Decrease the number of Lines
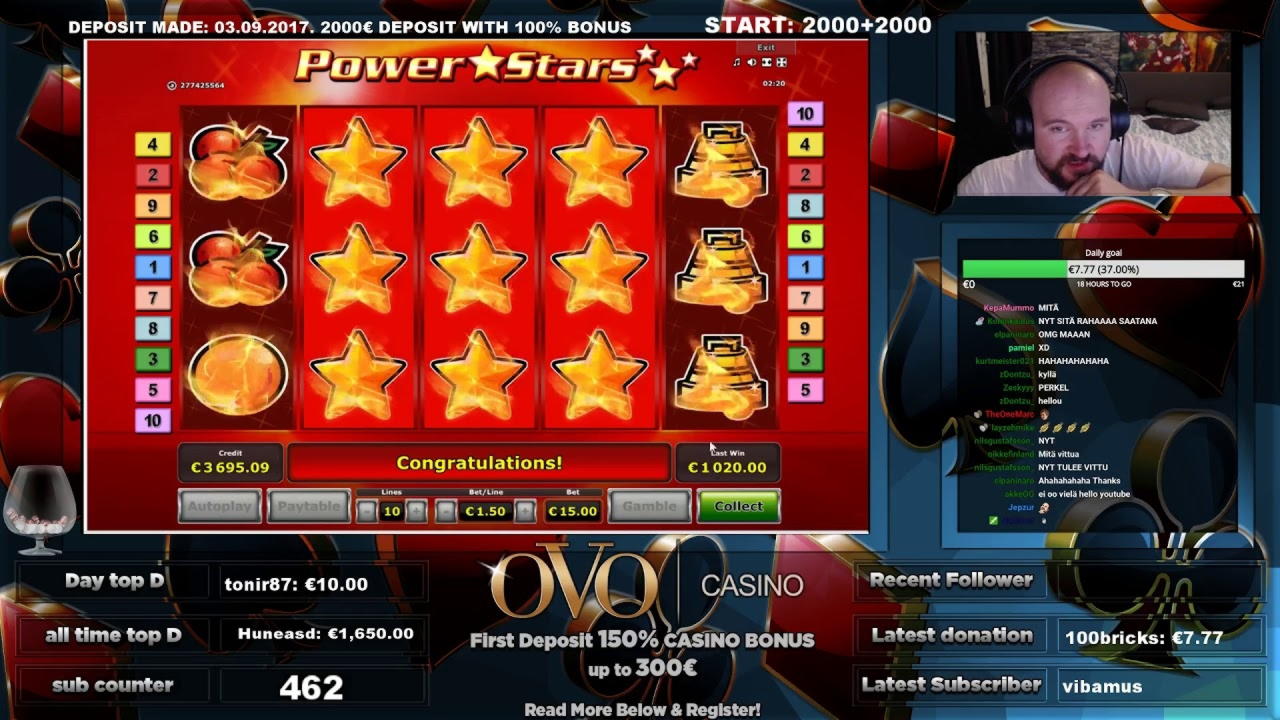The height and width of the screenshot is (720, 1280). click(x=367, y=511)
